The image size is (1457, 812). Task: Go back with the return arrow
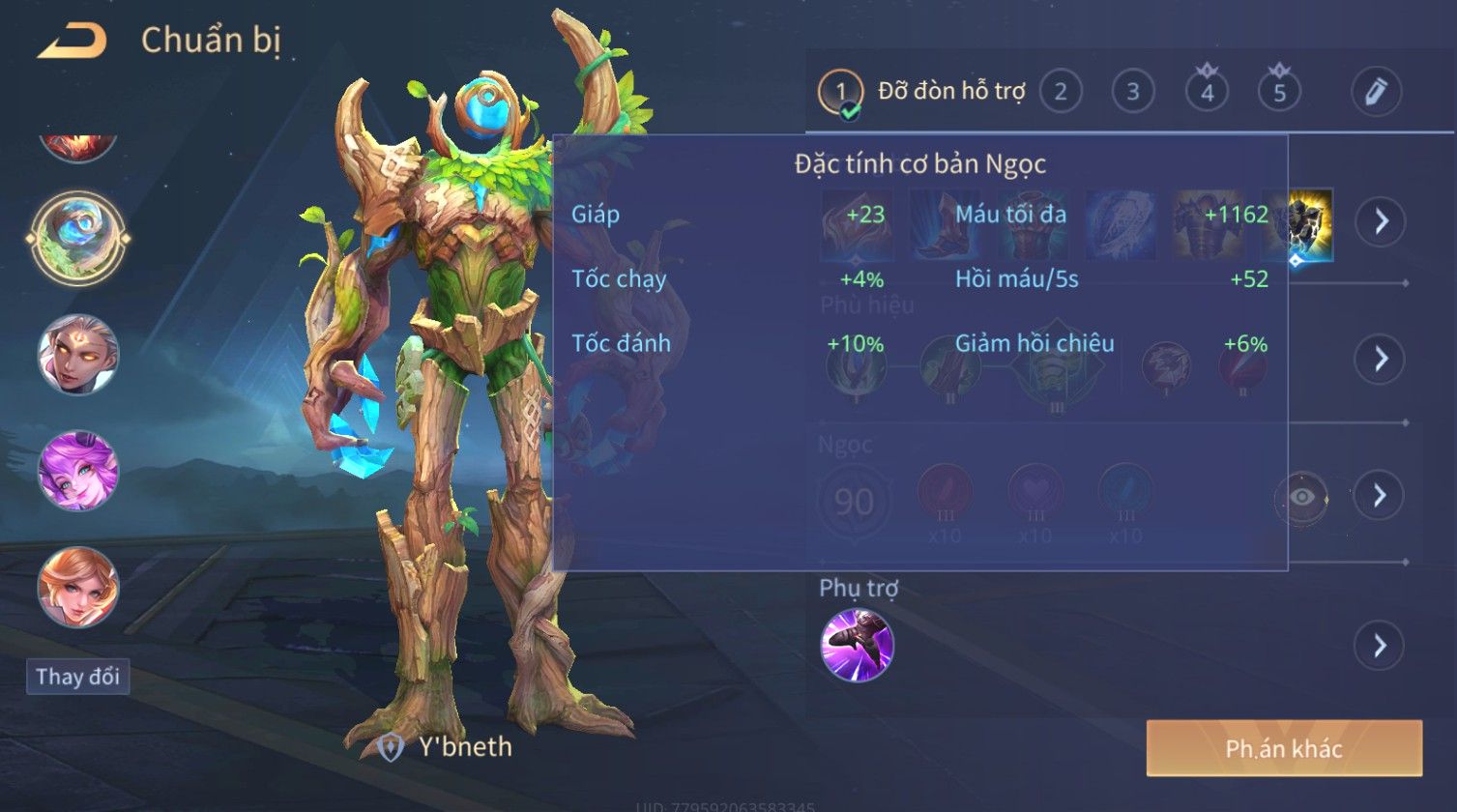pyautogui.click(x=73, y=42)
